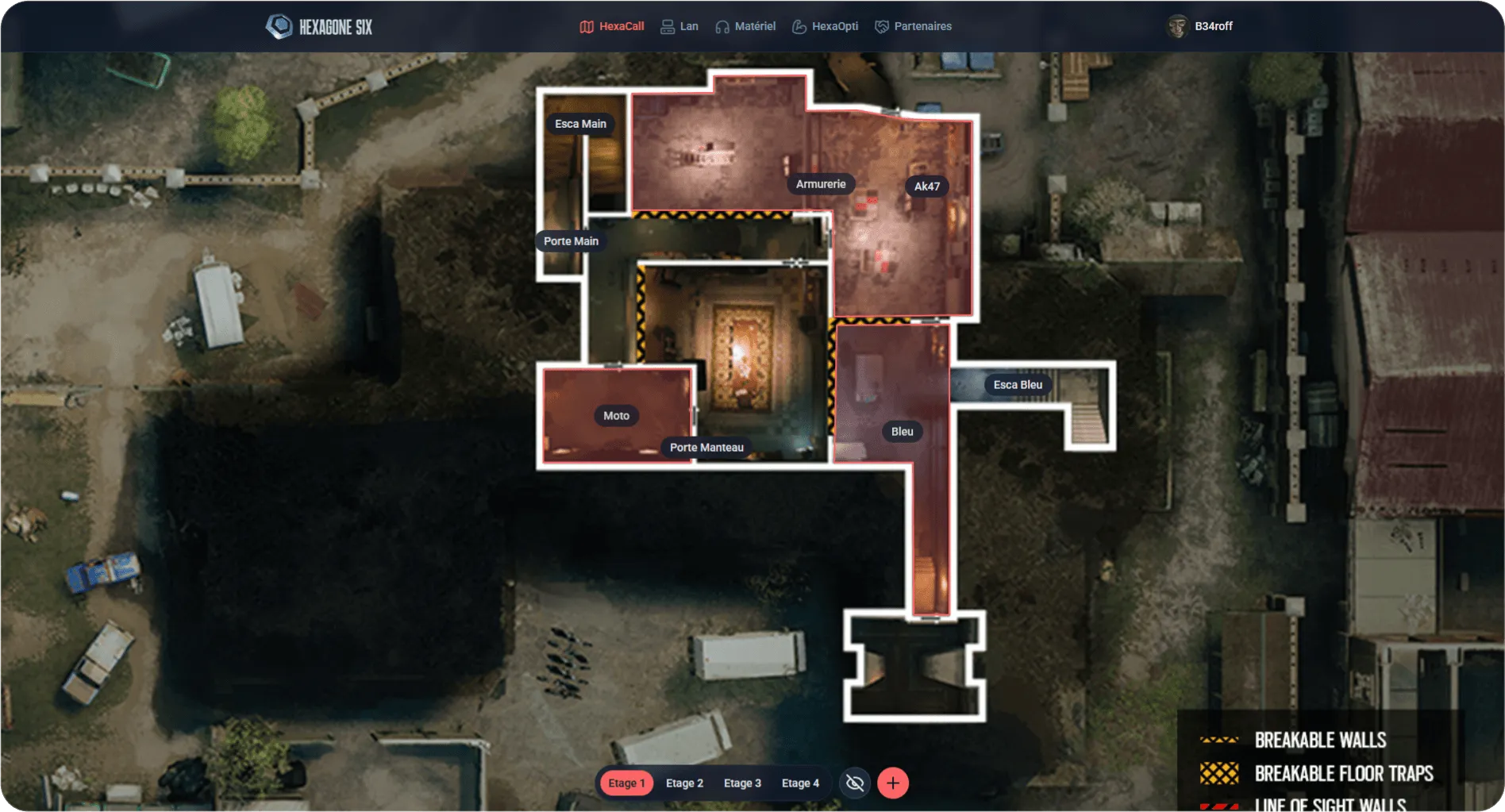The width and height of the screenshot is (1505, 812).
Task: Click the Porte Manteau label
Action: (x=706, y=448)
